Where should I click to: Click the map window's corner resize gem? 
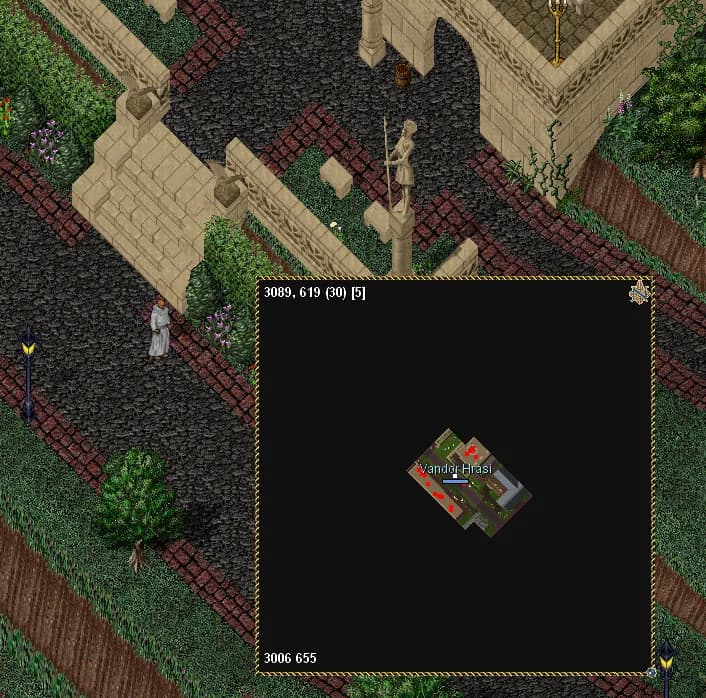(652, 671)
